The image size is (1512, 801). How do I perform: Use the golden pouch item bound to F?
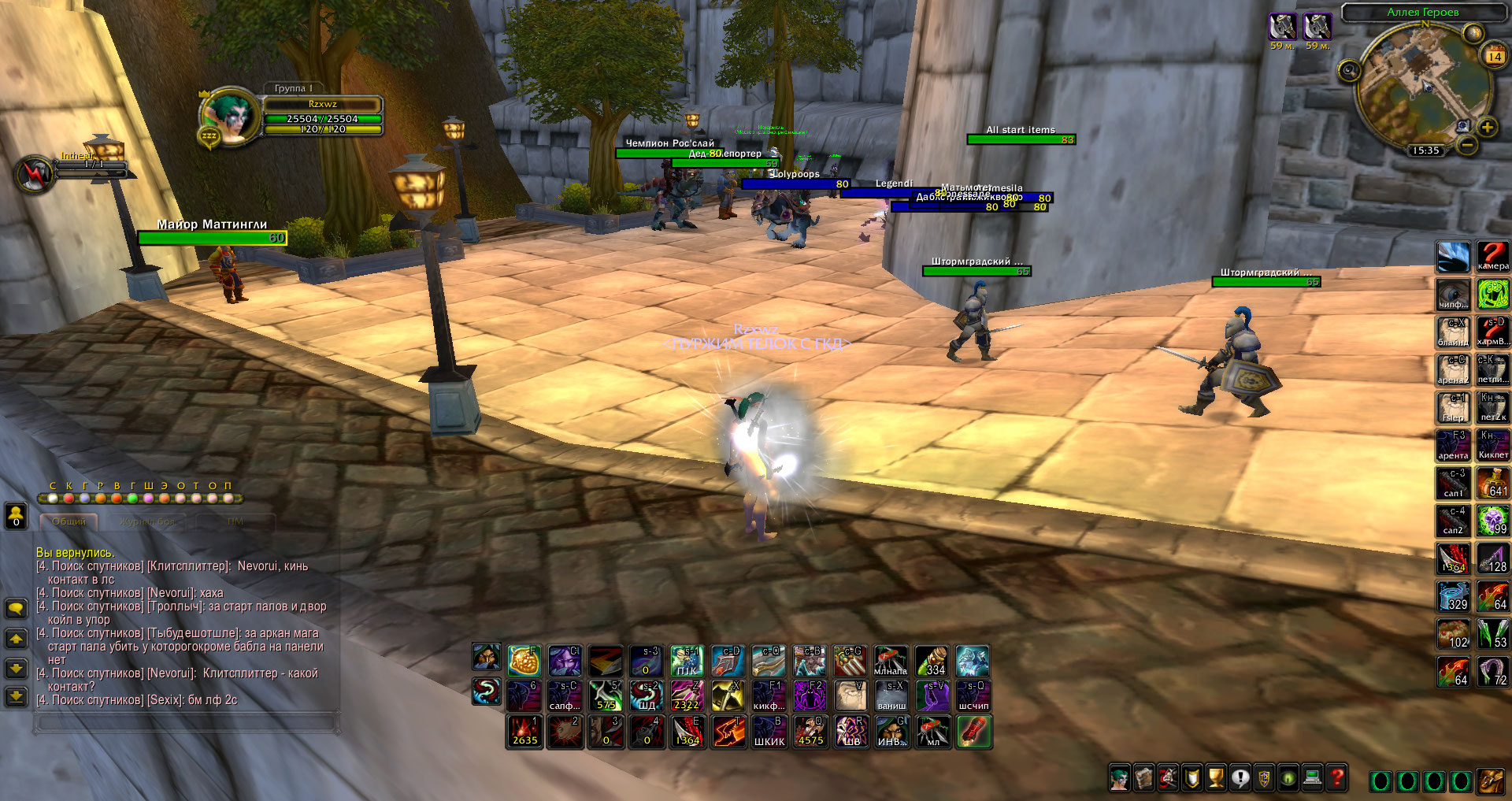524,662
